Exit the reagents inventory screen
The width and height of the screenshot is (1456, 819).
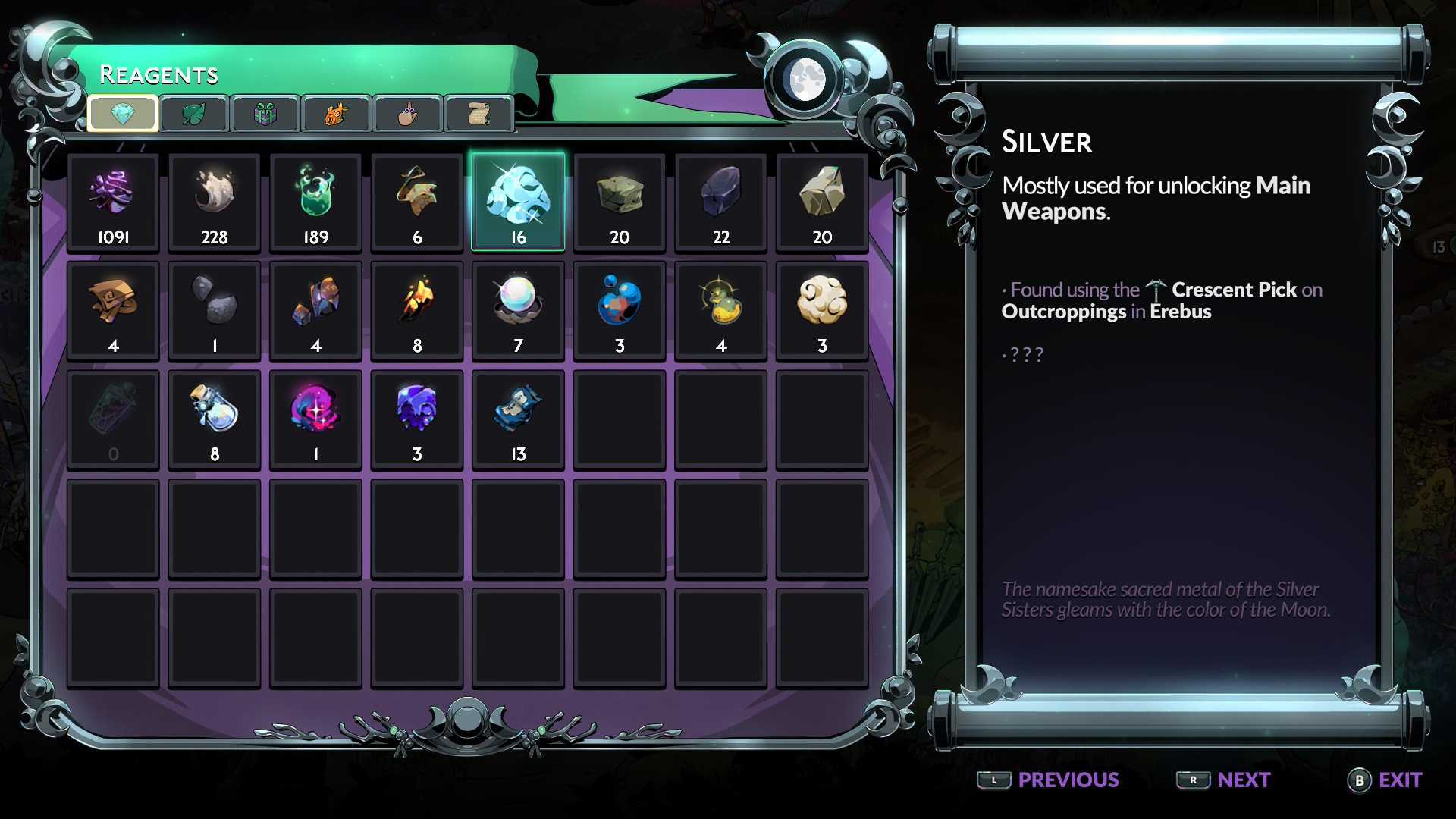pyautogui.click(x=1385, y=780)
